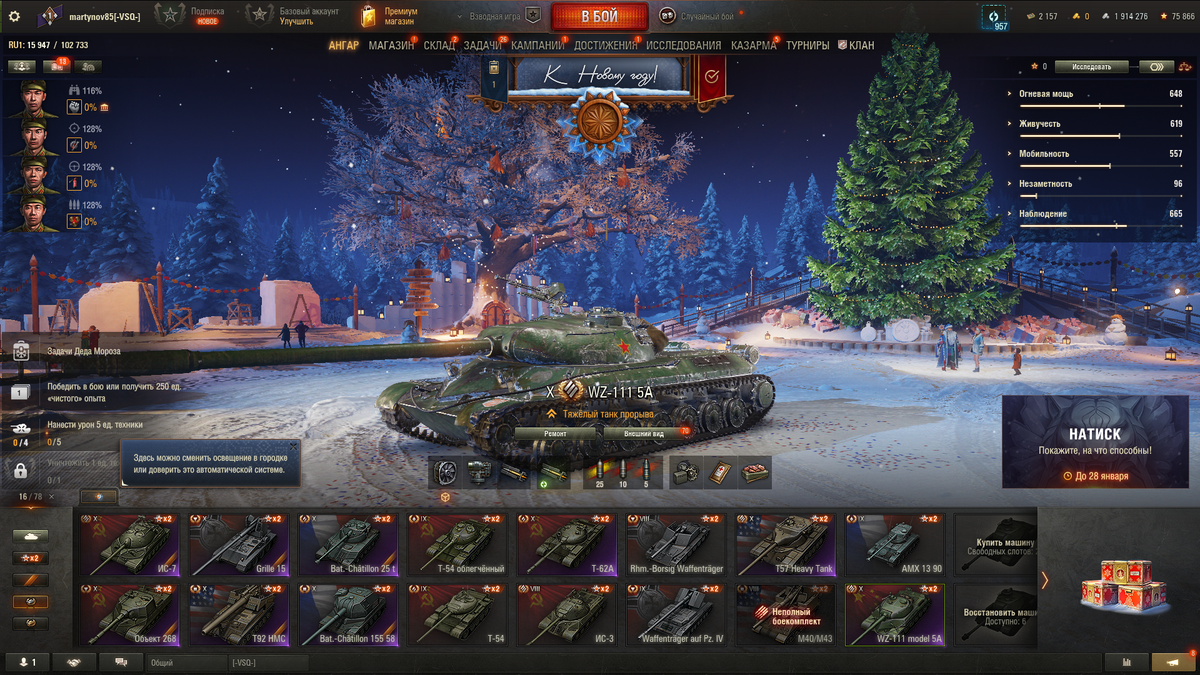Image resolution: width=1200 pixels, height=675 pixels.
Task: Choose the Grille 15 tank card
Action: 240,546
